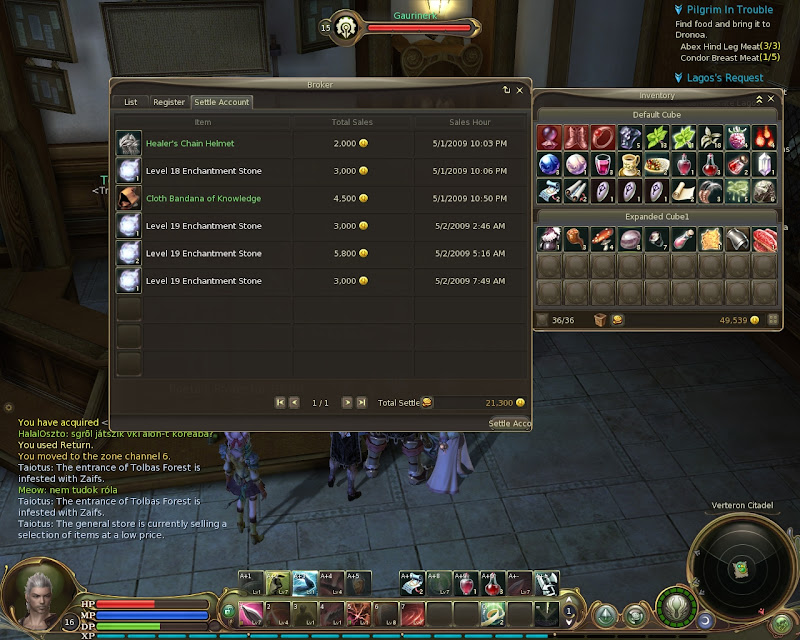800x640 pixels.
Task: Open the Register tab
Action: click(x=169, y=102)
